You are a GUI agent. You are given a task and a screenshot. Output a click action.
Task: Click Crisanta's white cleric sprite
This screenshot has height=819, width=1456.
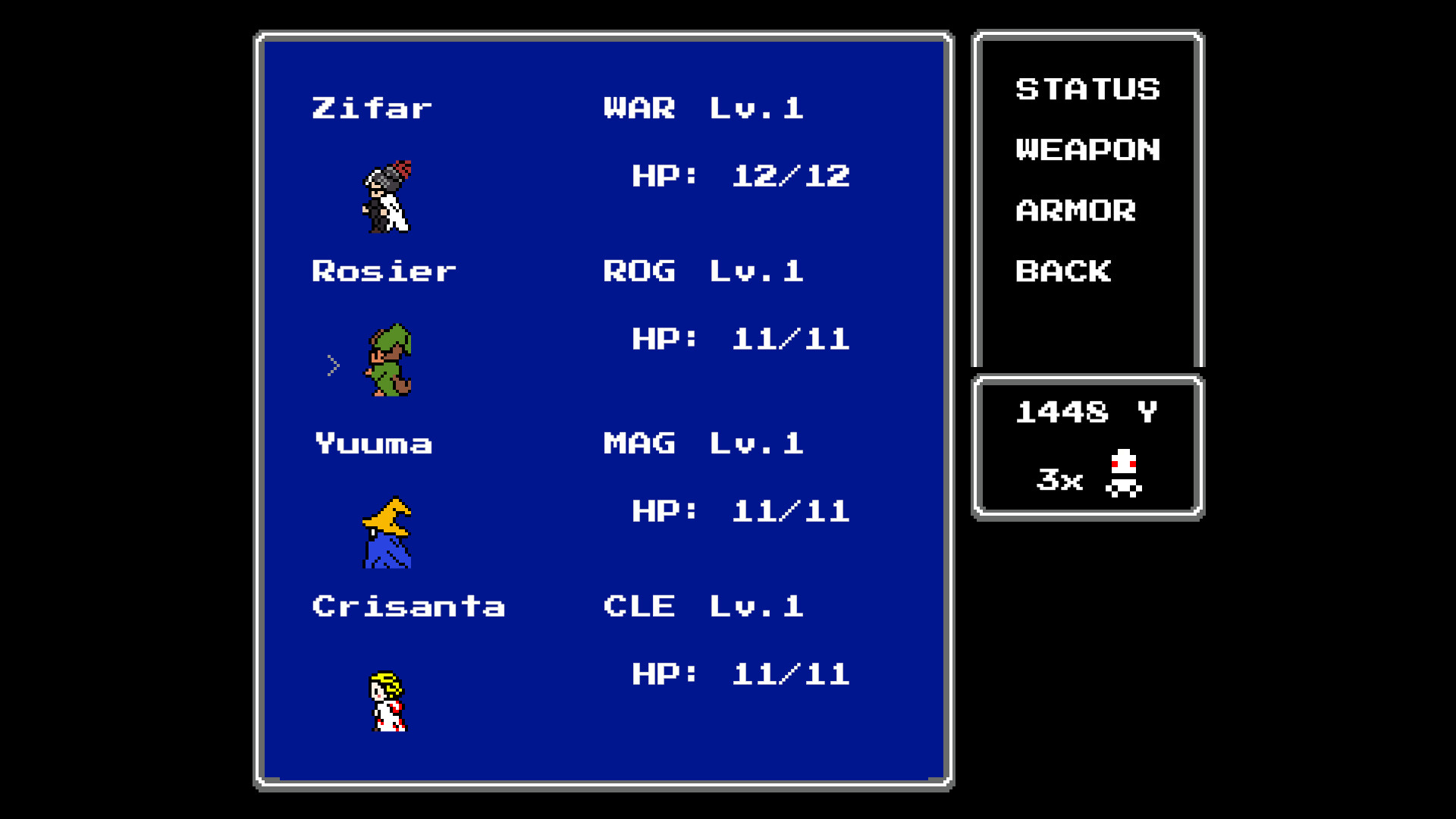point(388,701)
